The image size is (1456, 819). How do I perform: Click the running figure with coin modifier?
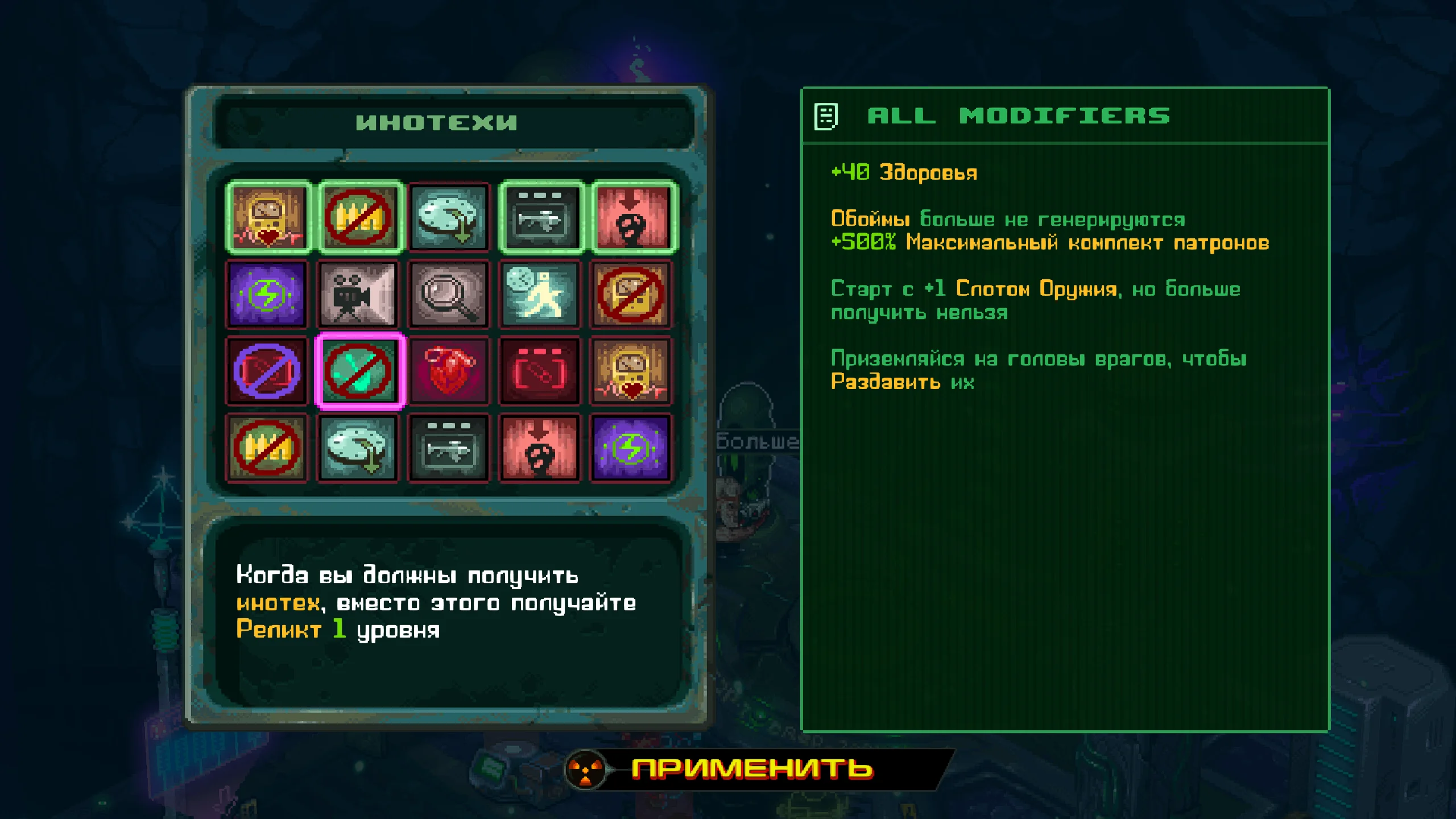click(539, 295)
